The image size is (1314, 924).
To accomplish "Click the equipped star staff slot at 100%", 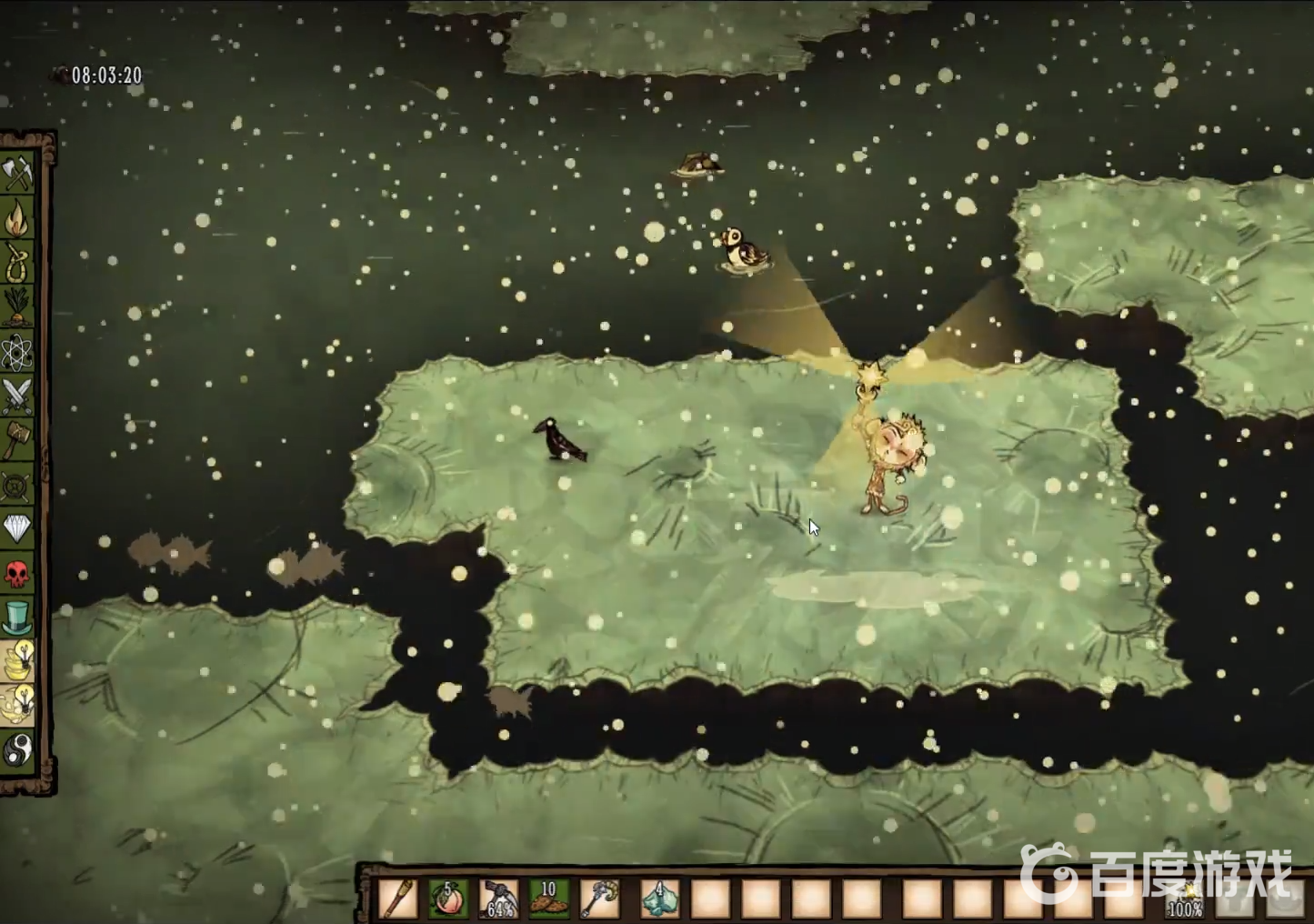I will click(1185, 899).
